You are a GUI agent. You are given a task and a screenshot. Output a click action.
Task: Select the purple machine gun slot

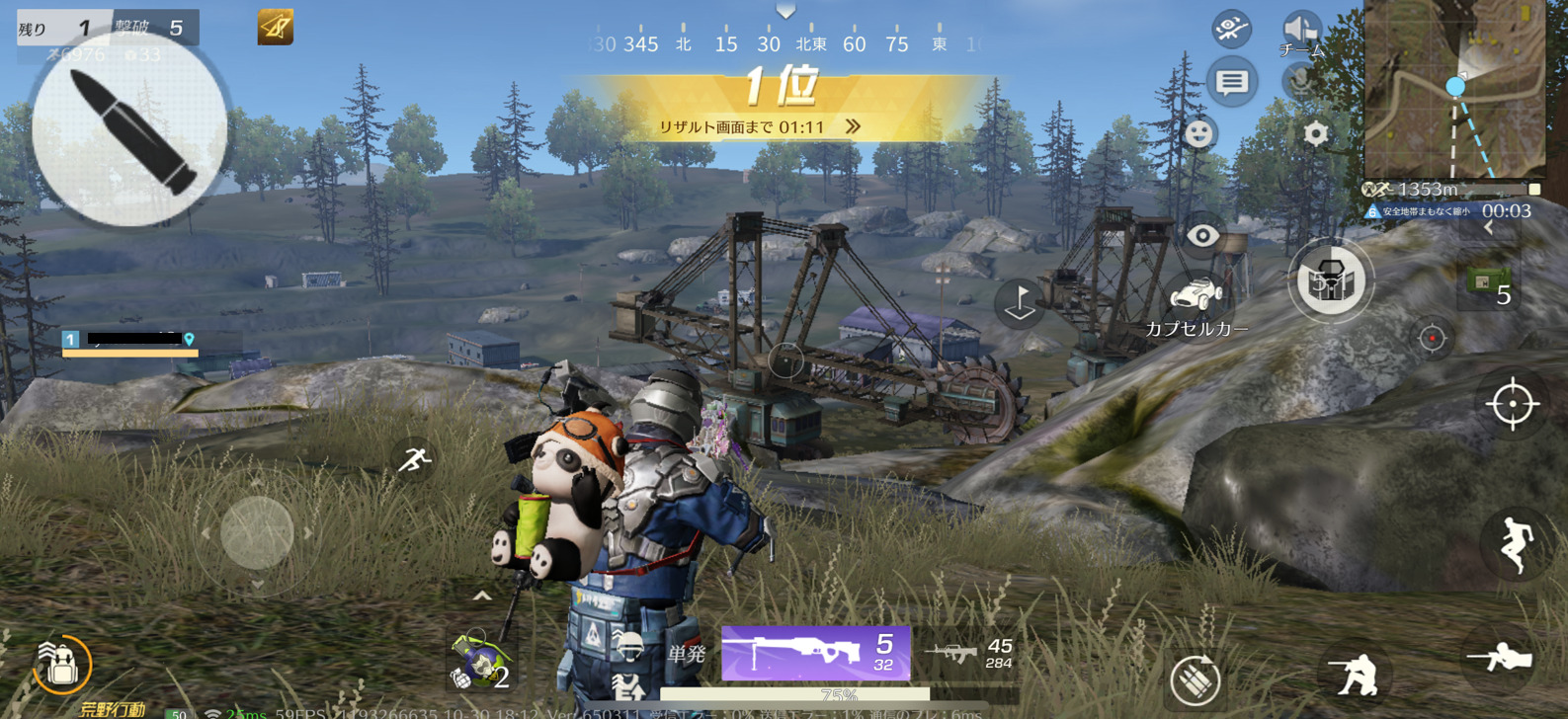815,653
